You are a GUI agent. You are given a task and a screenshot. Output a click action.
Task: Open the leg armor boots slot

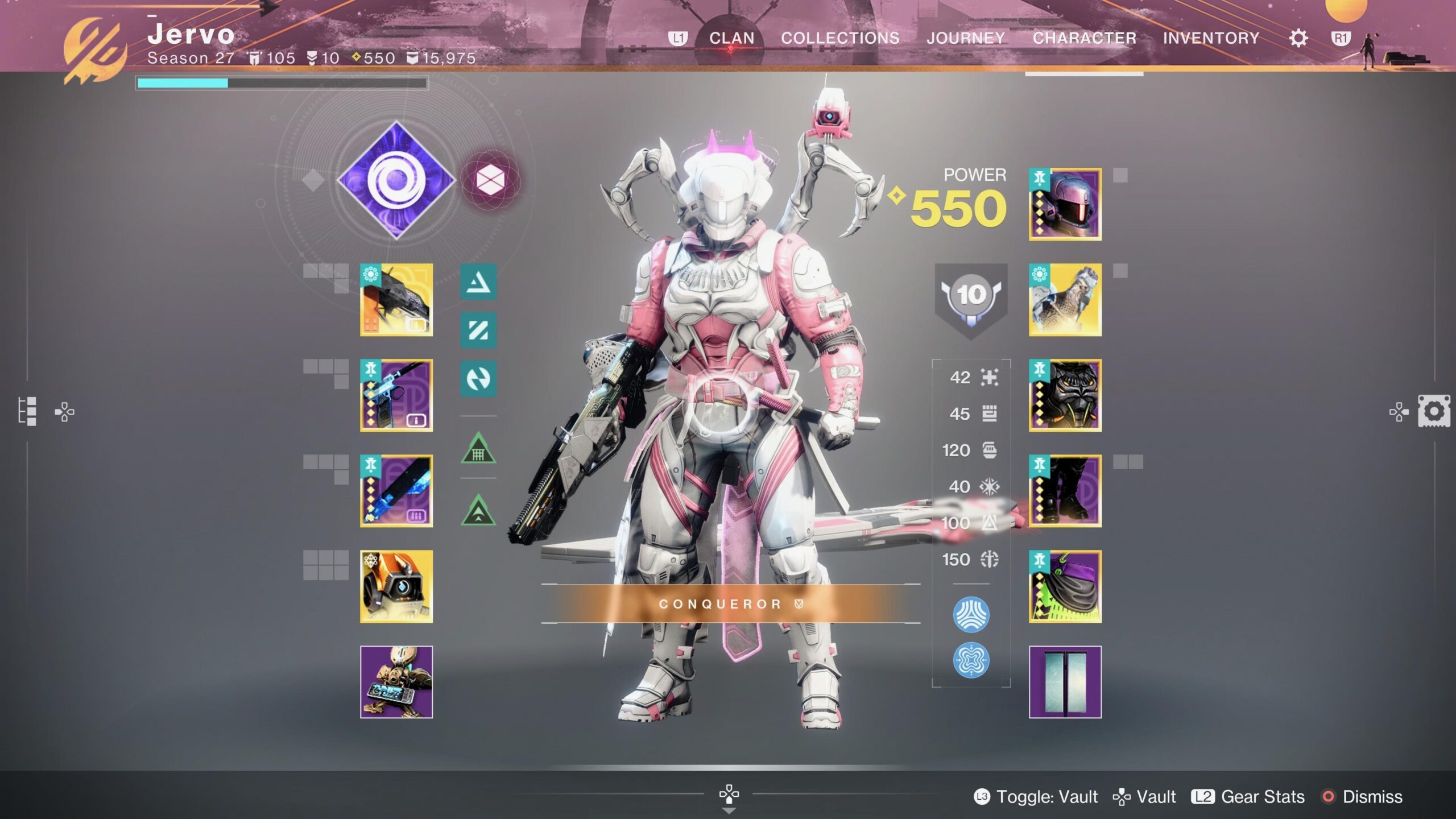tap(1065, 491)
